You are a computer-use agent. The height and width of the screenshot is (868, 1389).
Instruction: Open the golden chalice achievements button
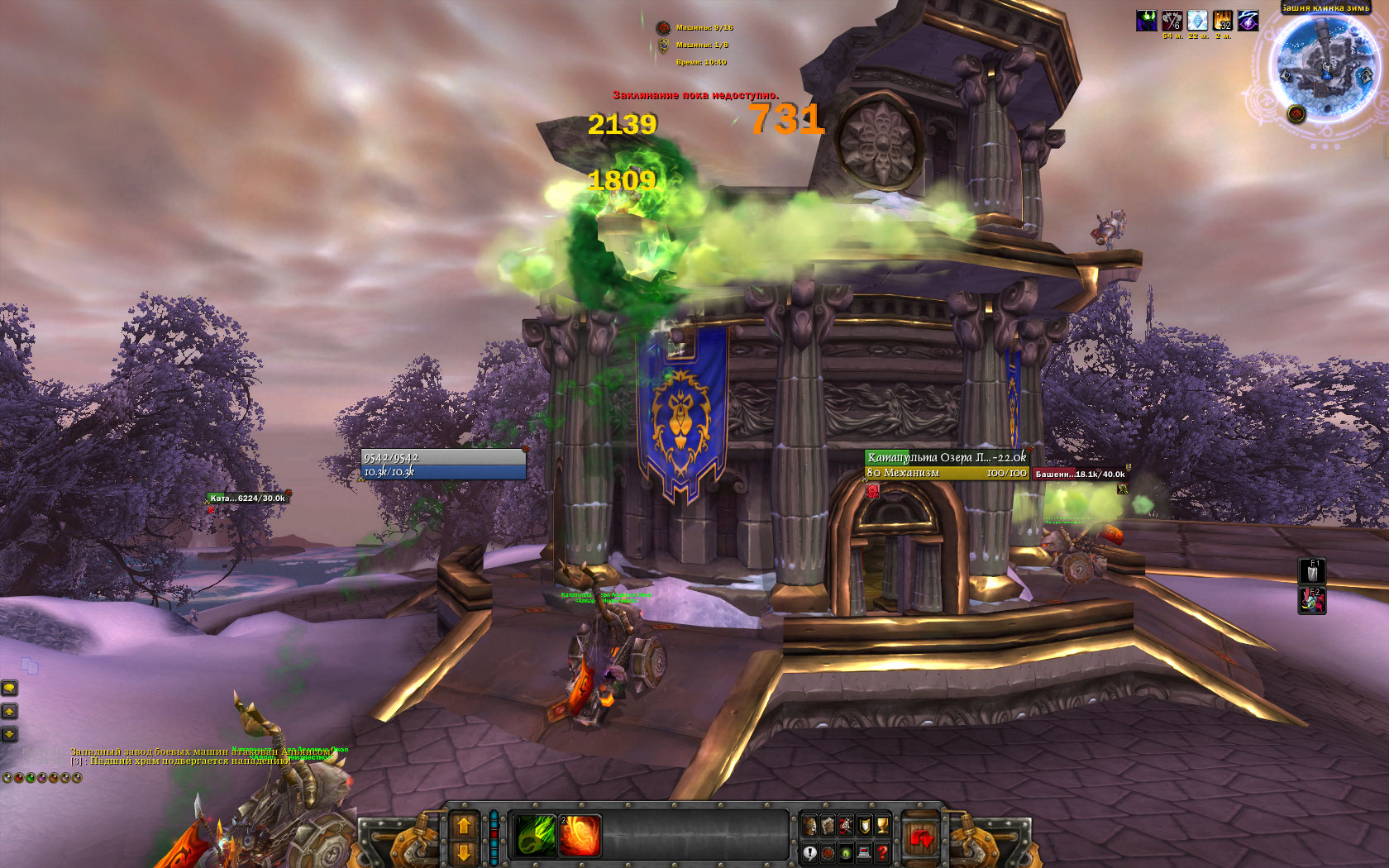(882, 825)
